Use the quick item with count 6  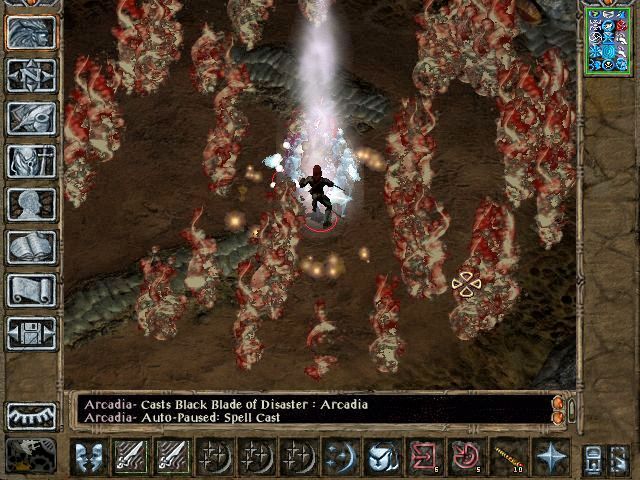(425, 456)
